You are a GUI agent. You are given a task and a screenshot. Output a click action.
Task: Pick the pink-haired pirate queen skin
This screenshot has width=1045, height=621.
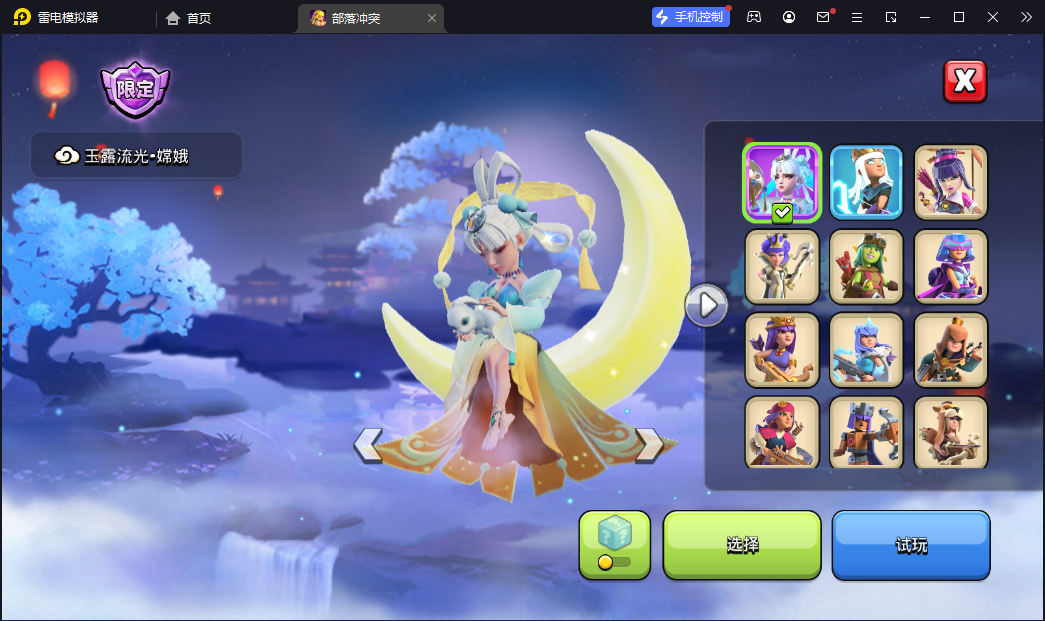click(782, 432)
